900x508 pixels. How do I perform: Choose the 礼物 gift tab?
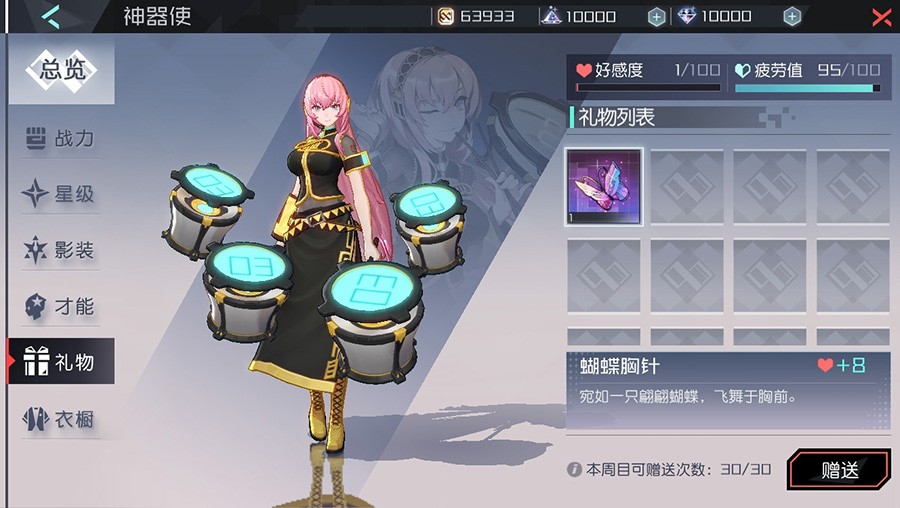(x=61, y=362)
